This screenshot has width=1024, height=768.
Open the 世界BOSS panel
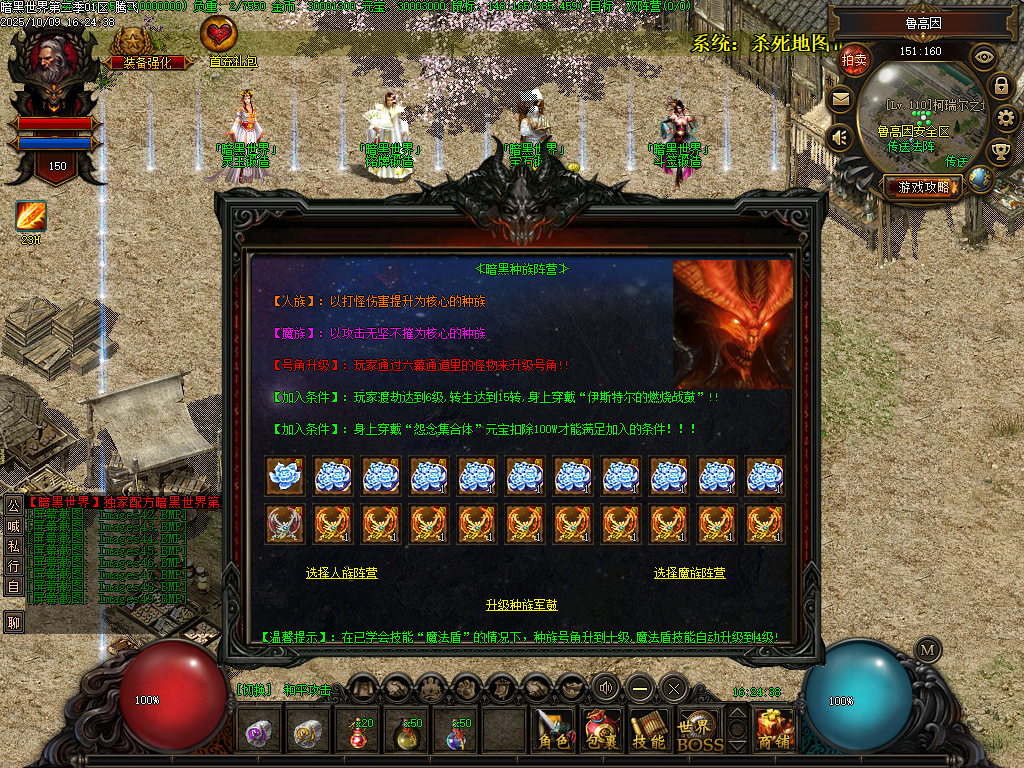699,731
